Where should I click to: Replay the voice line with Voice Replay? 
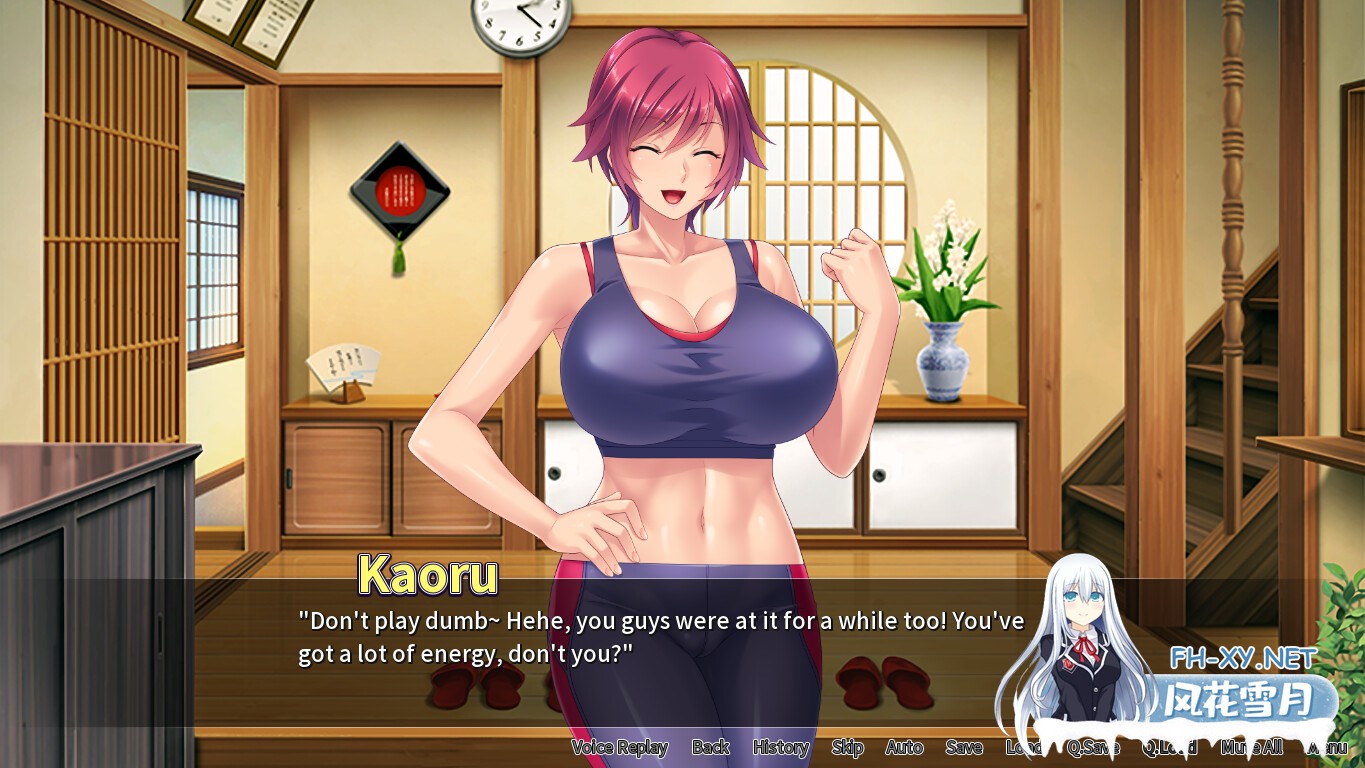click(x=619, y=747)
